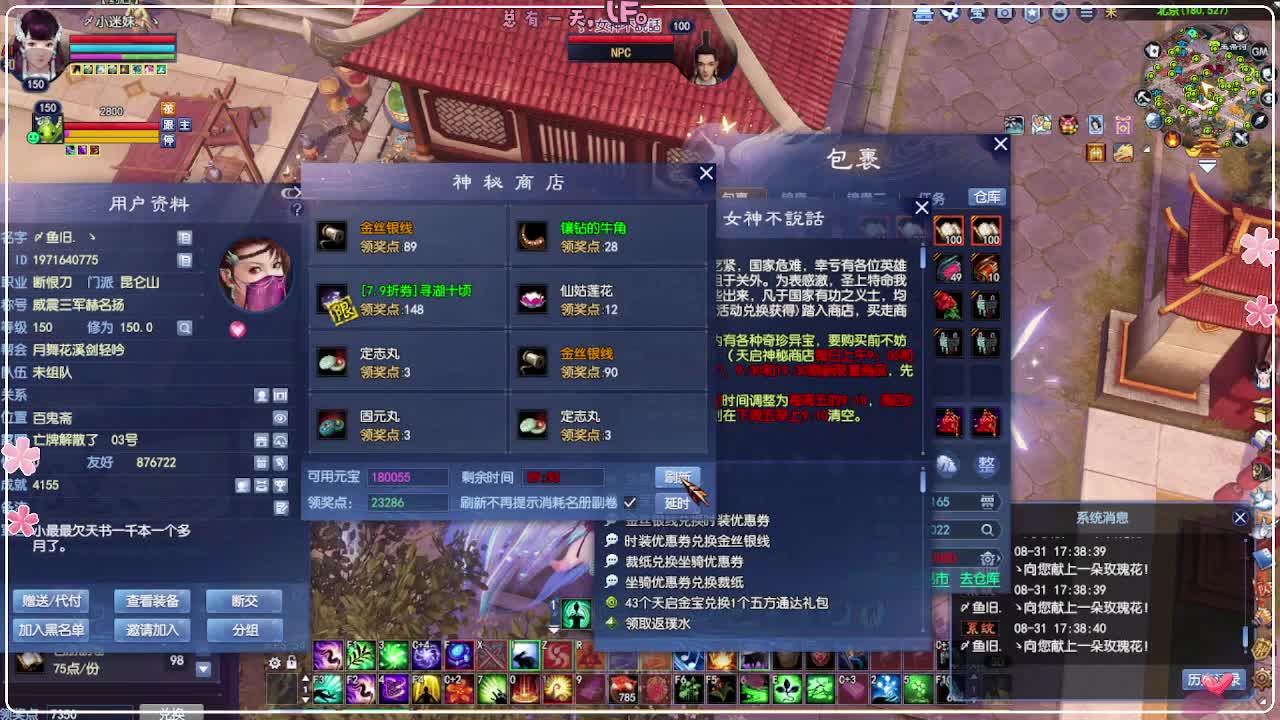Click the question mark help icon on 神秘商店
Image resolution: width=1280 pixels, height=720 pixels.
coord(298,208)
